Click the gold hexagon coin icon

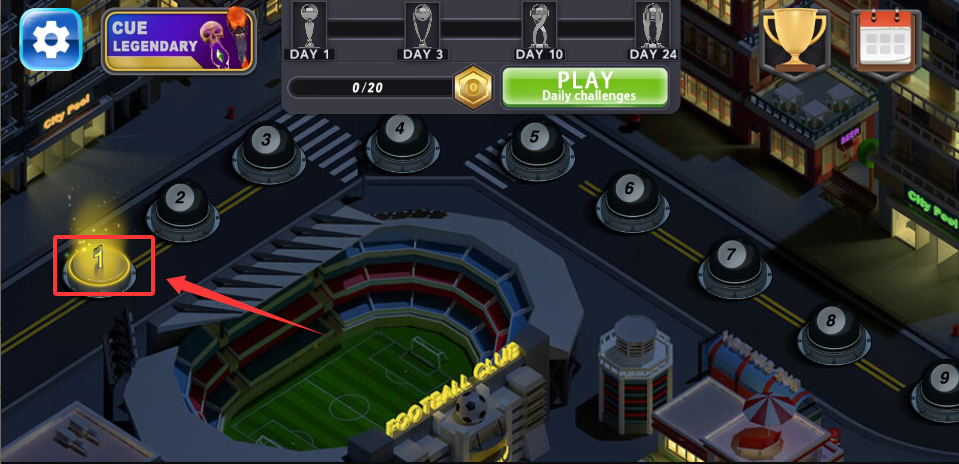[x=470, y=88]
